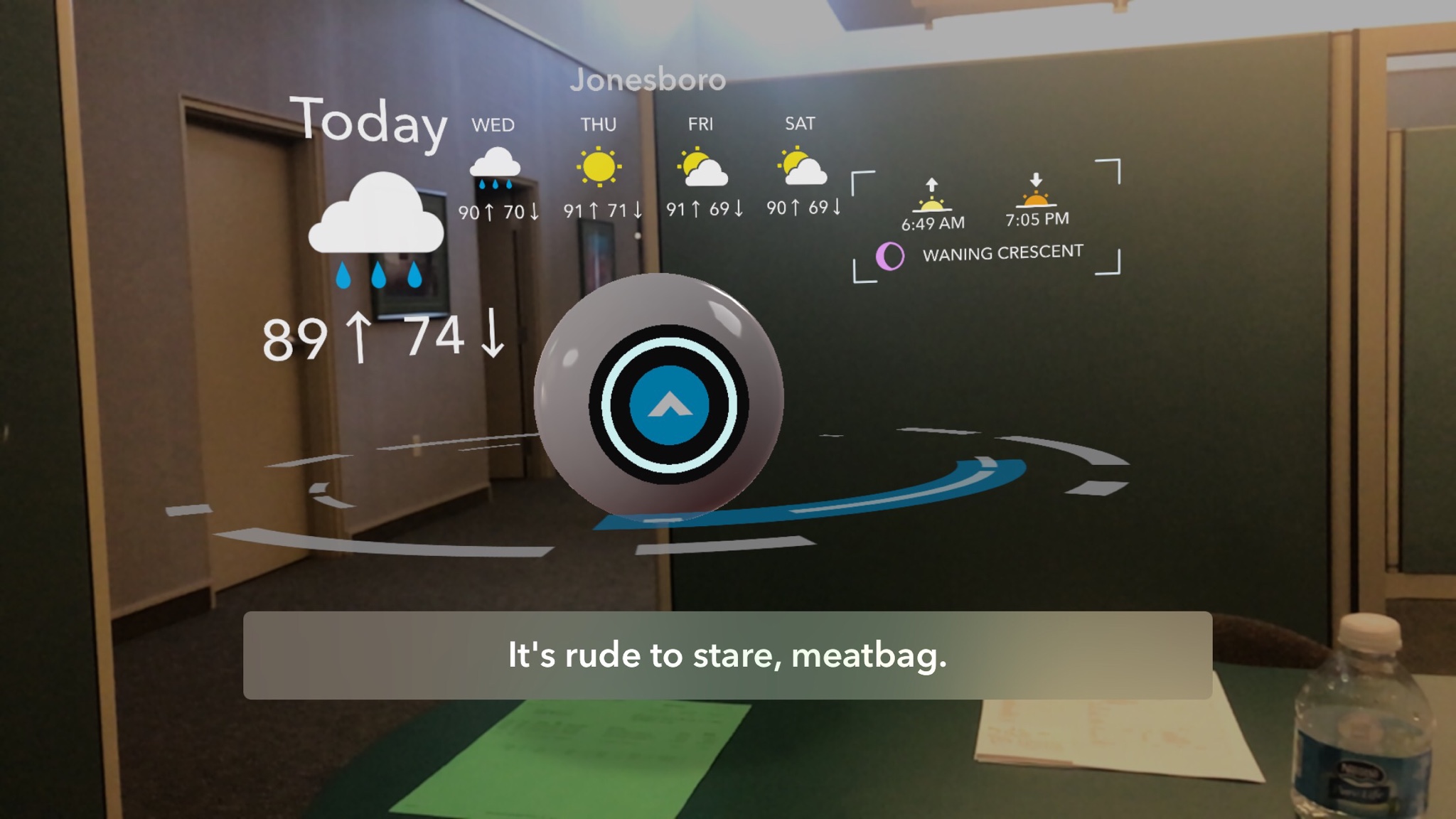Open the FRI partly cloudy forecast
This screenshot has width=1456, height=819.
(x=702, y=168)
